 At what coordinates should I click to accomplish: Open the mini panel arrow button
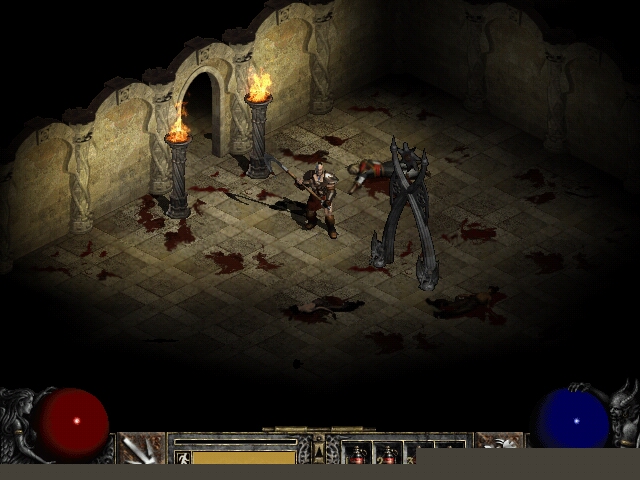pos(319,452)
